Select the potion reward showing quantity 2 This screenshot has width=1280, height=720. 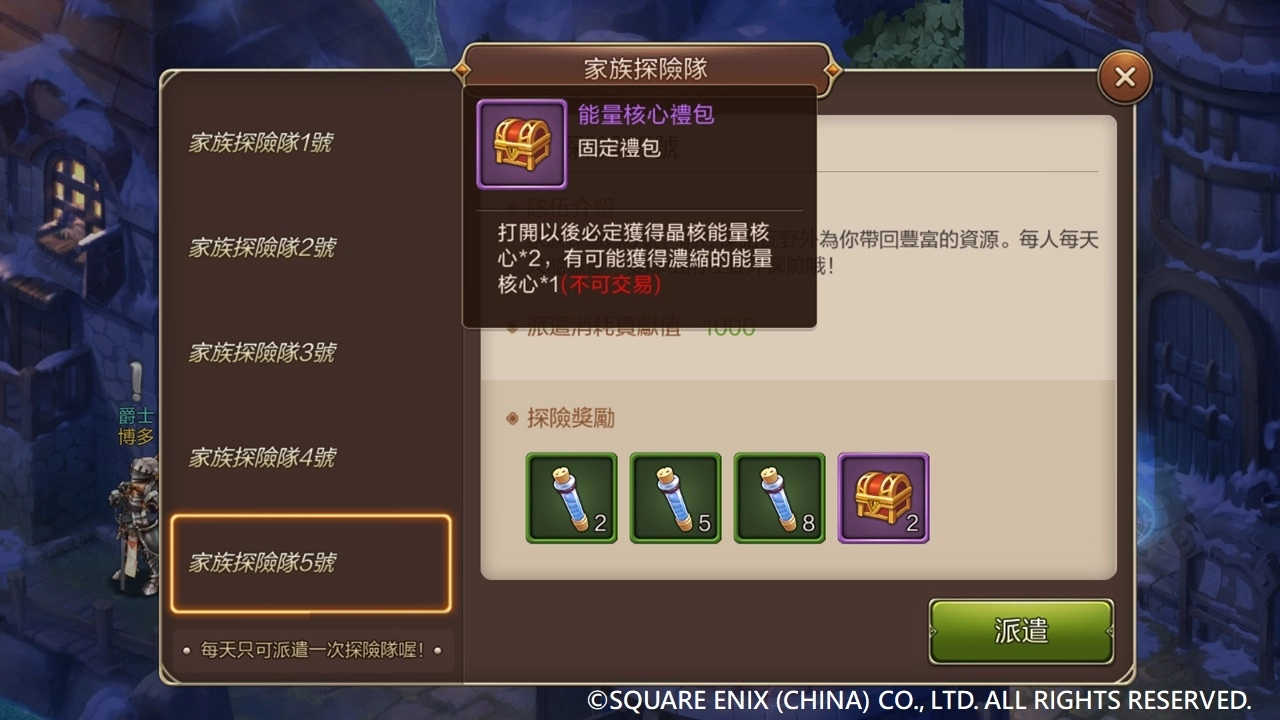(x=571, y=497)
